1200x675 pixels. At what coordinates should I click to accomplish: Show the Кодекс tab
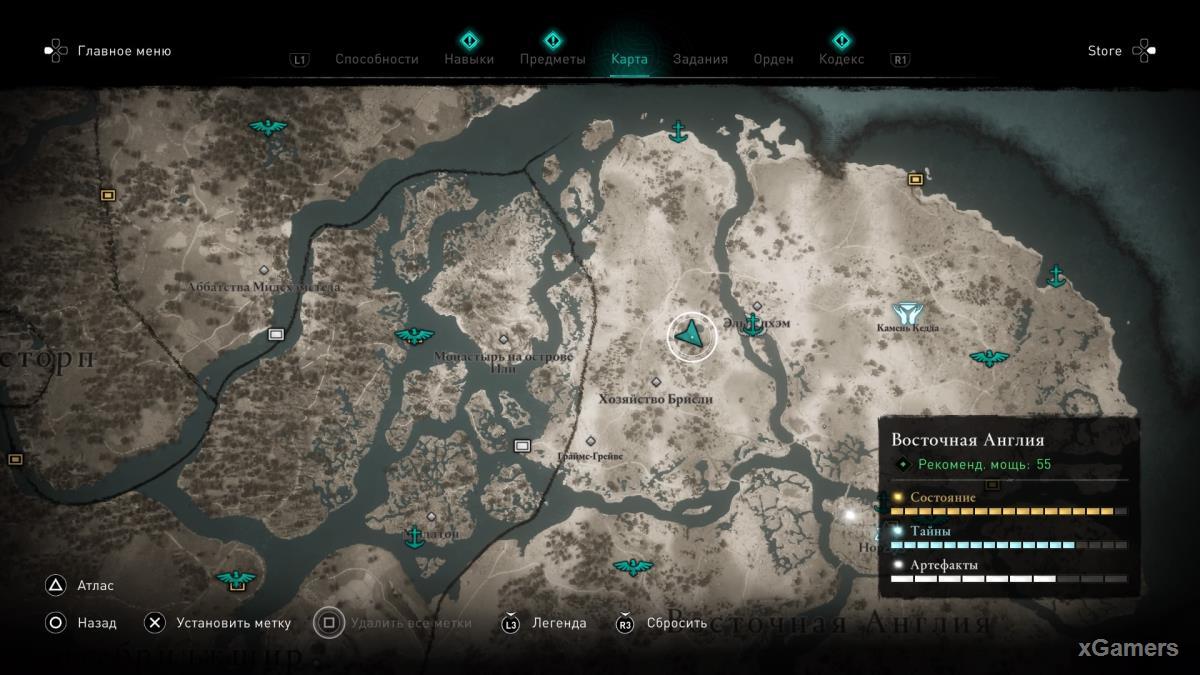point(841,59)
